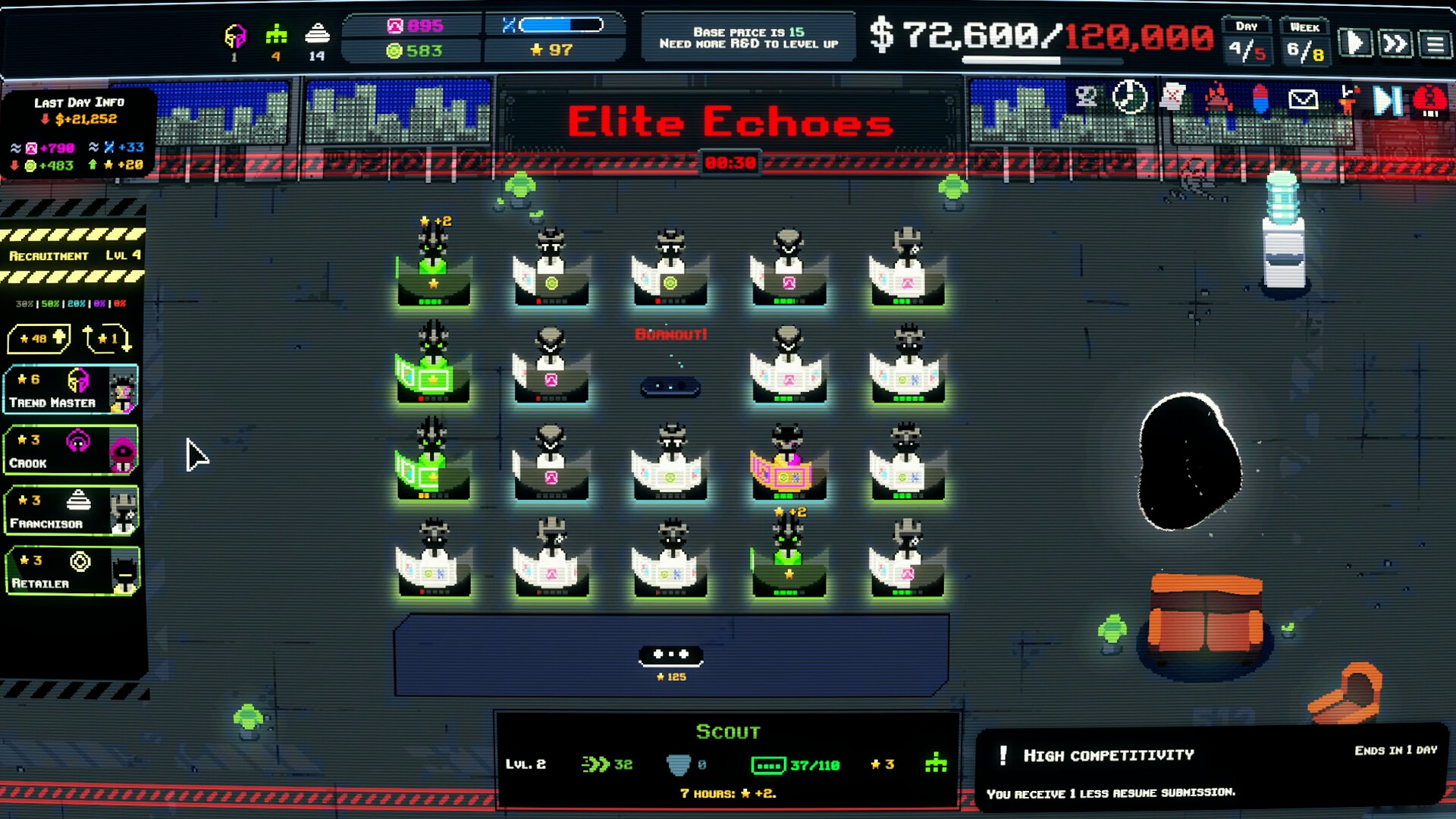This screenshot has width=1456, height=819.
Task: Click the clock icon on the top banner
Action: click(x=1129, y=97)
